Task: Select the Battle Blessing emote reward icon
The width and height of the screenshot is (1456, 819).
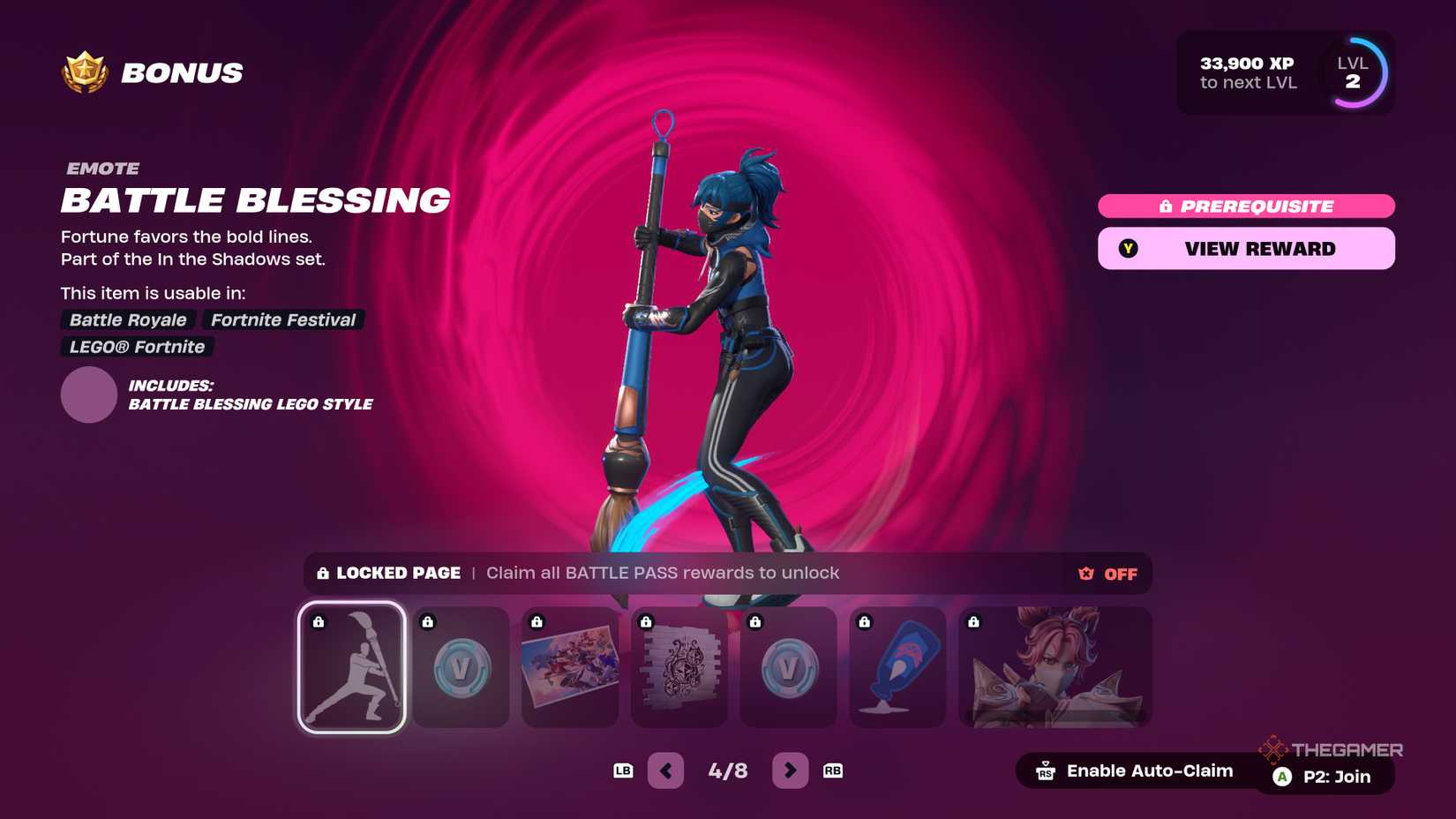Action: point(351,668)
